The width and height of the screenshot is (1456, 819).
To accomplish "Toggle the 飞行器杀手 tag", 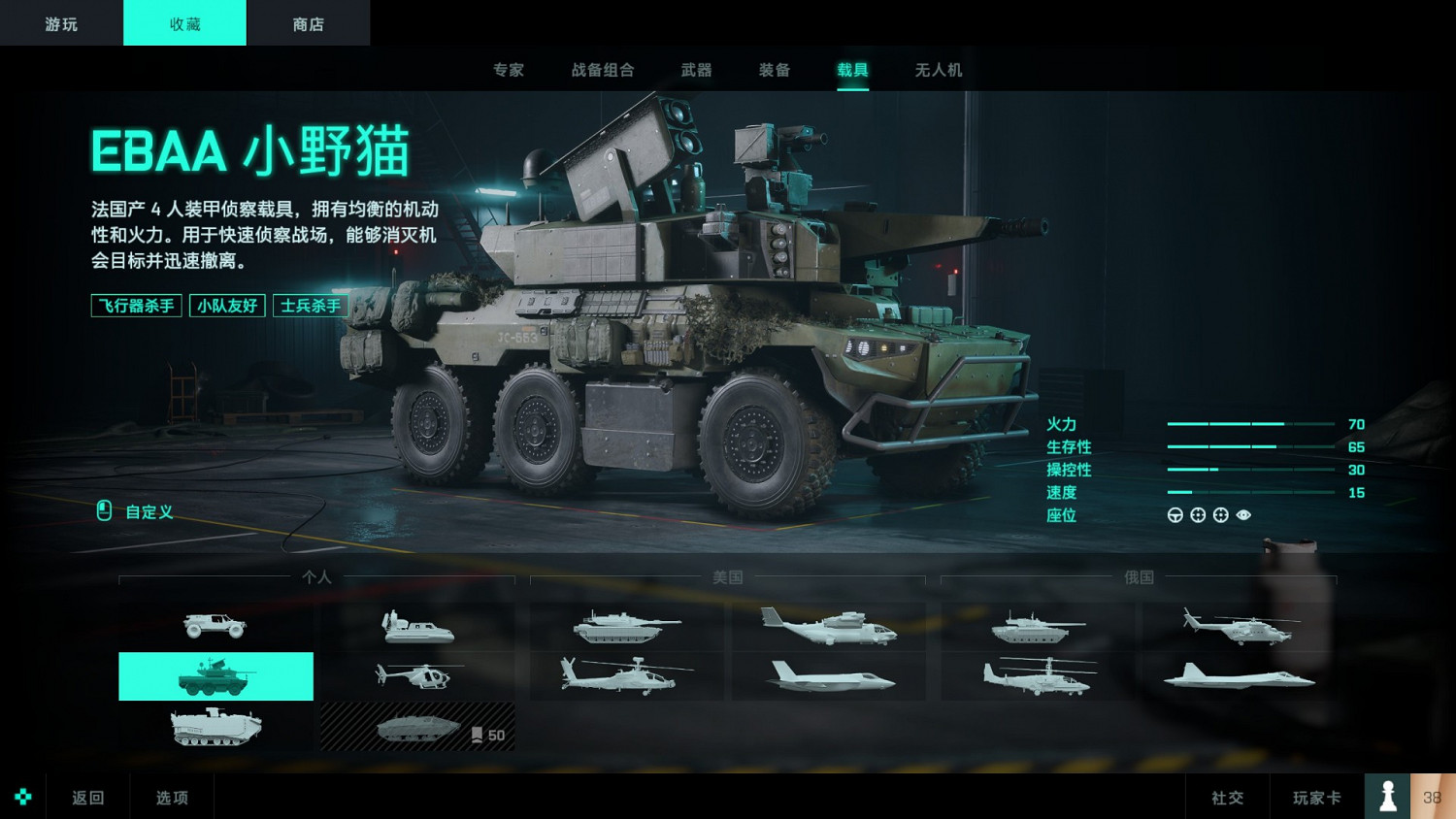I will [x=136, y=306].
